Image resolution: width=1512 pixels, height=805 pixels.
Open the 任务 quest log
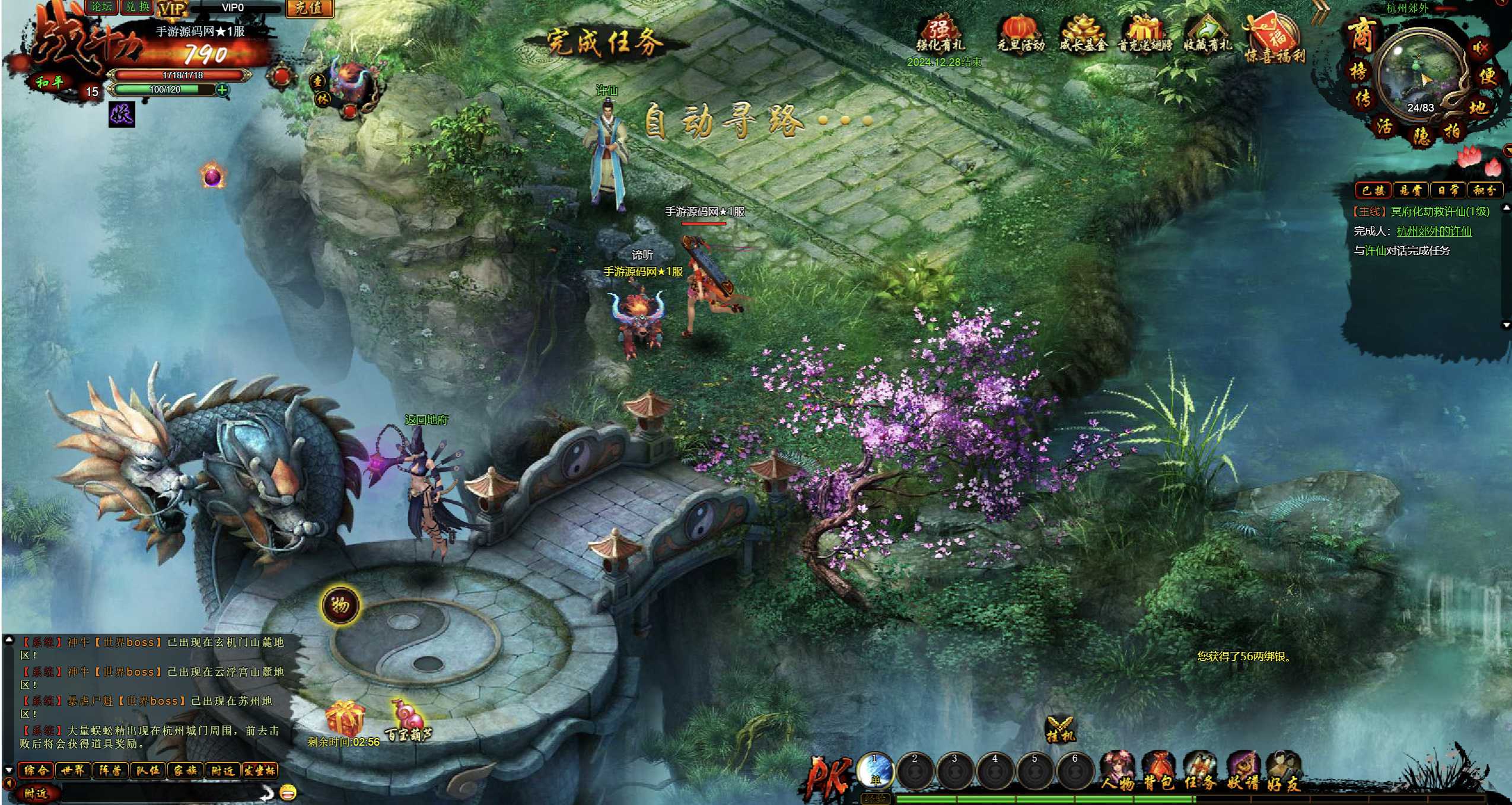[1200, 771]
